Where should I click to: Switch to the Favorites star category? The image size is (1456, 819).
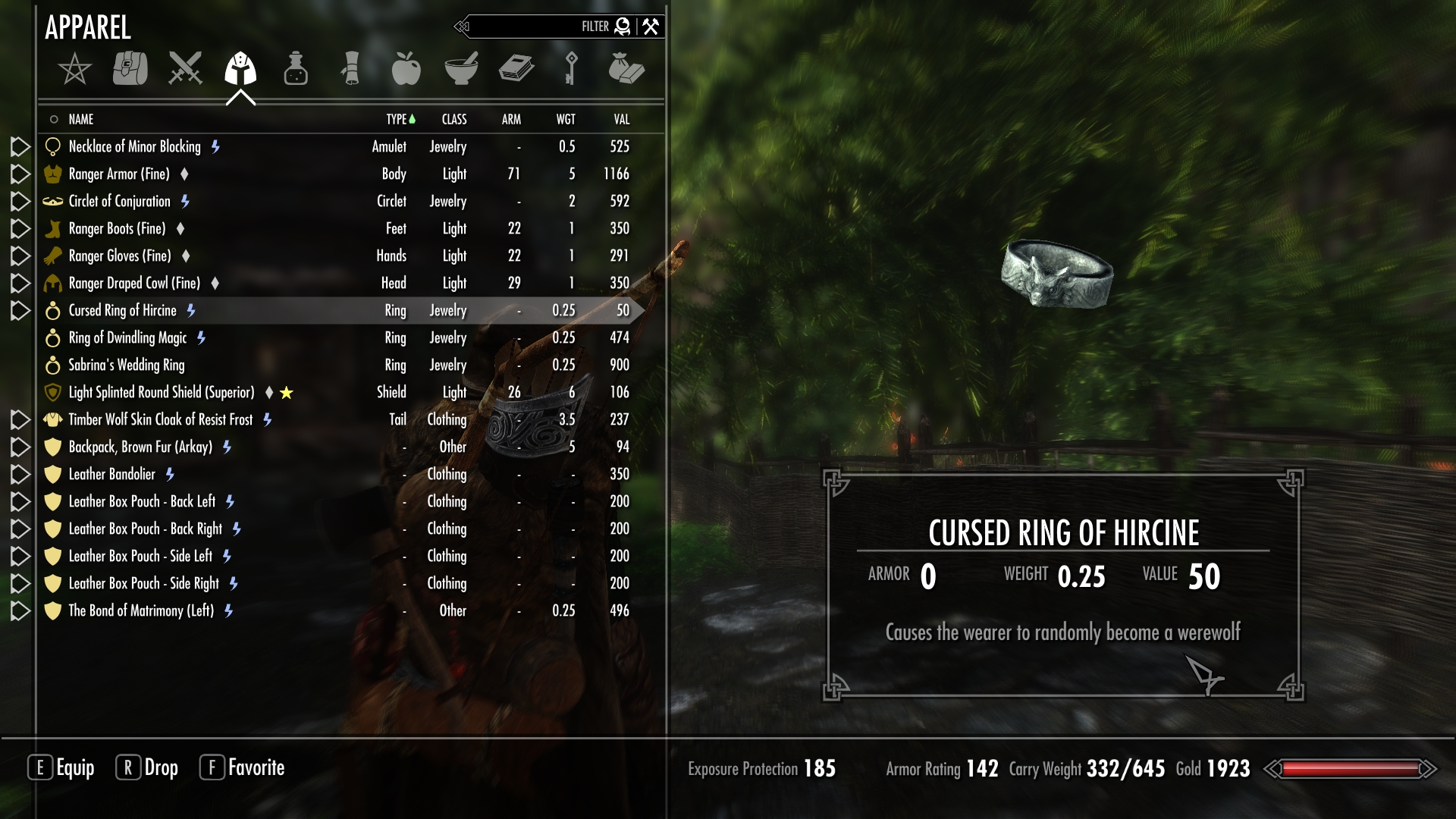coord(74,70)
